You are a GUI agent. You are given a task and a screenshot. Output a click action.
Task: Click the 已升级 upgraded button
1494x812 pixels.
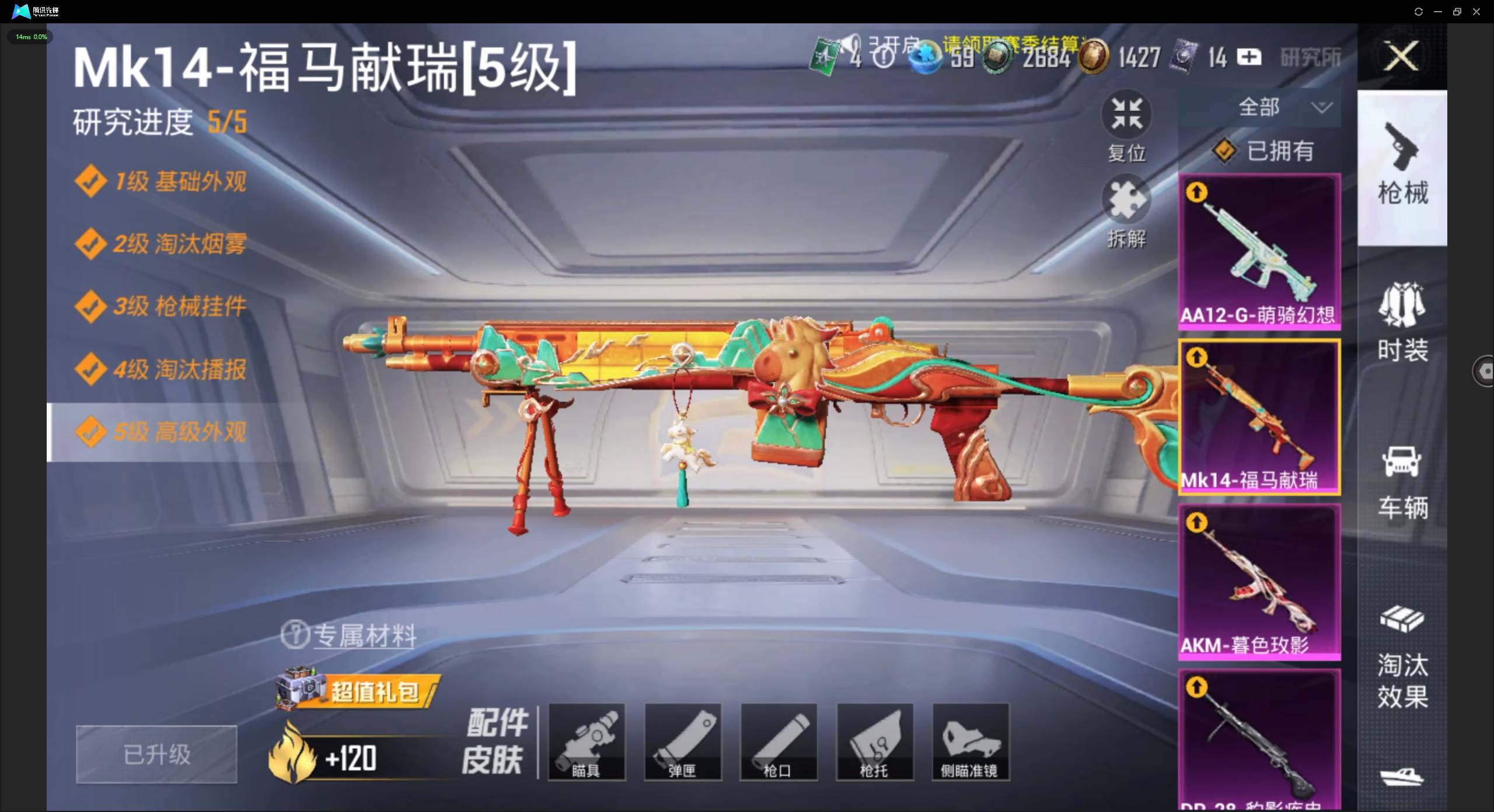tap(156, 754)
